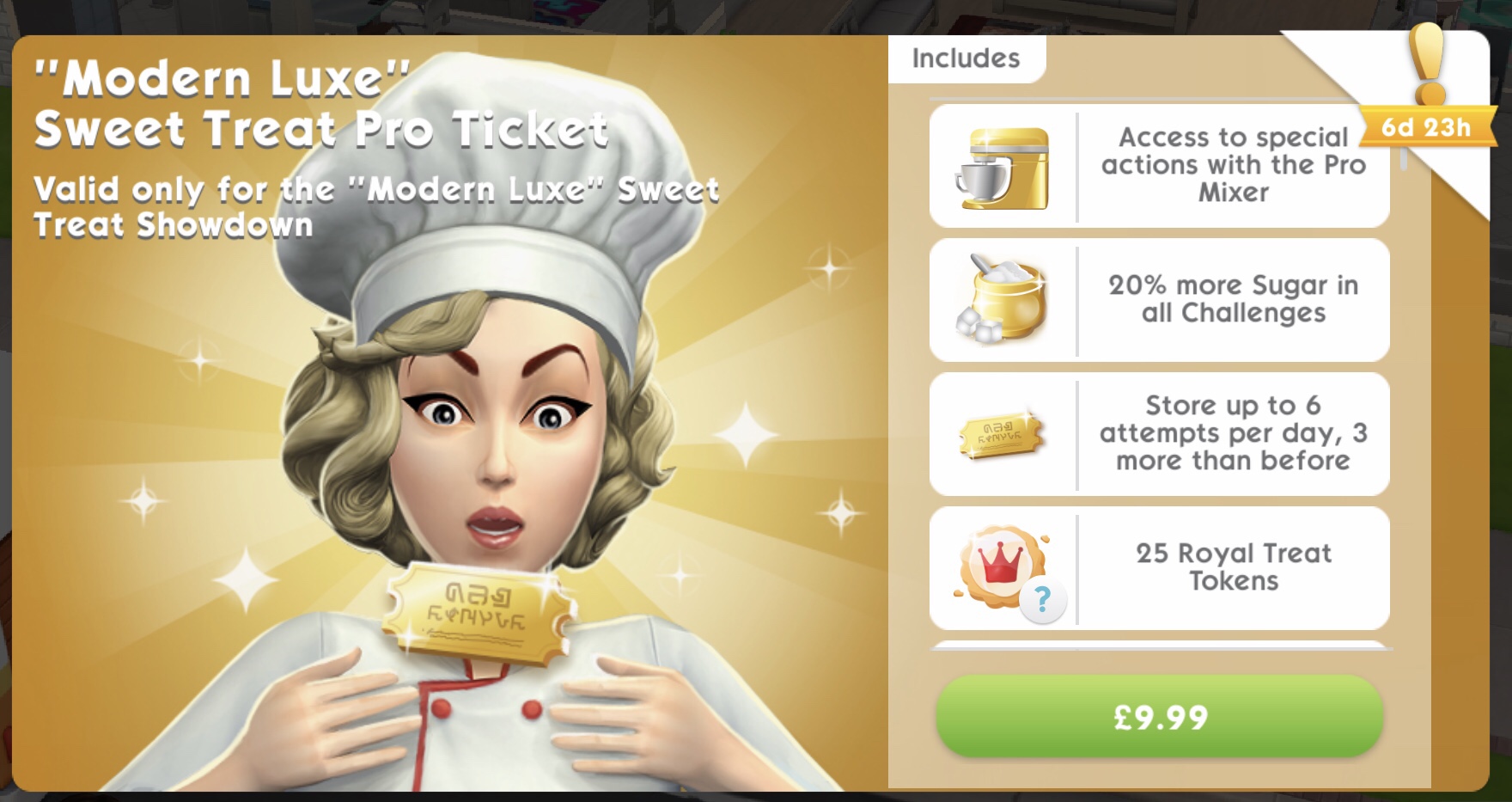Select the Store up to 6 attempts row
The image size is (1512, 802).
(1159, 434)
